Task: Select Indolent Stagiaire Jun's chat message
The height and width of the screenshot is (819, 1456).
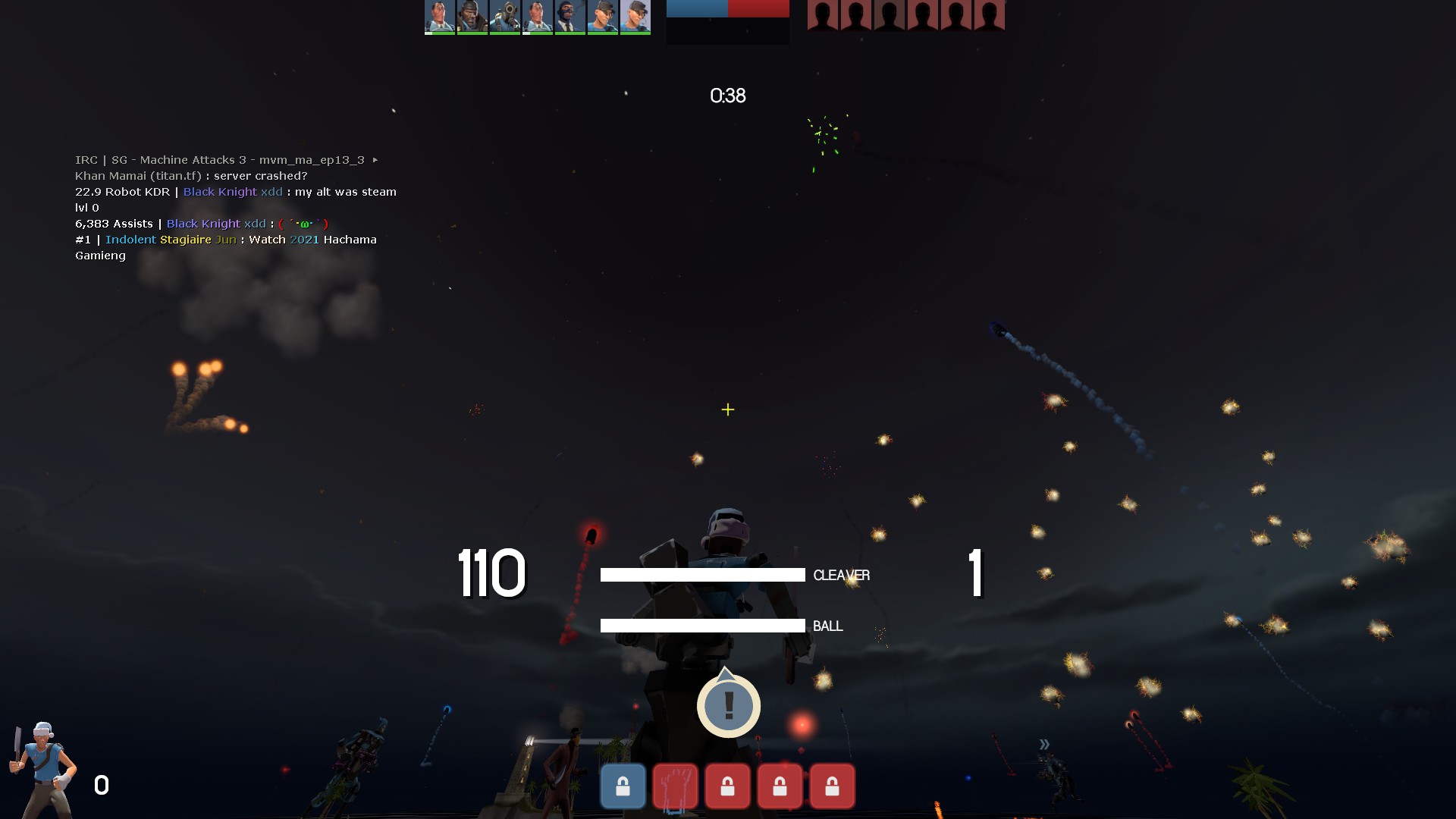Action: pos(226,247)
